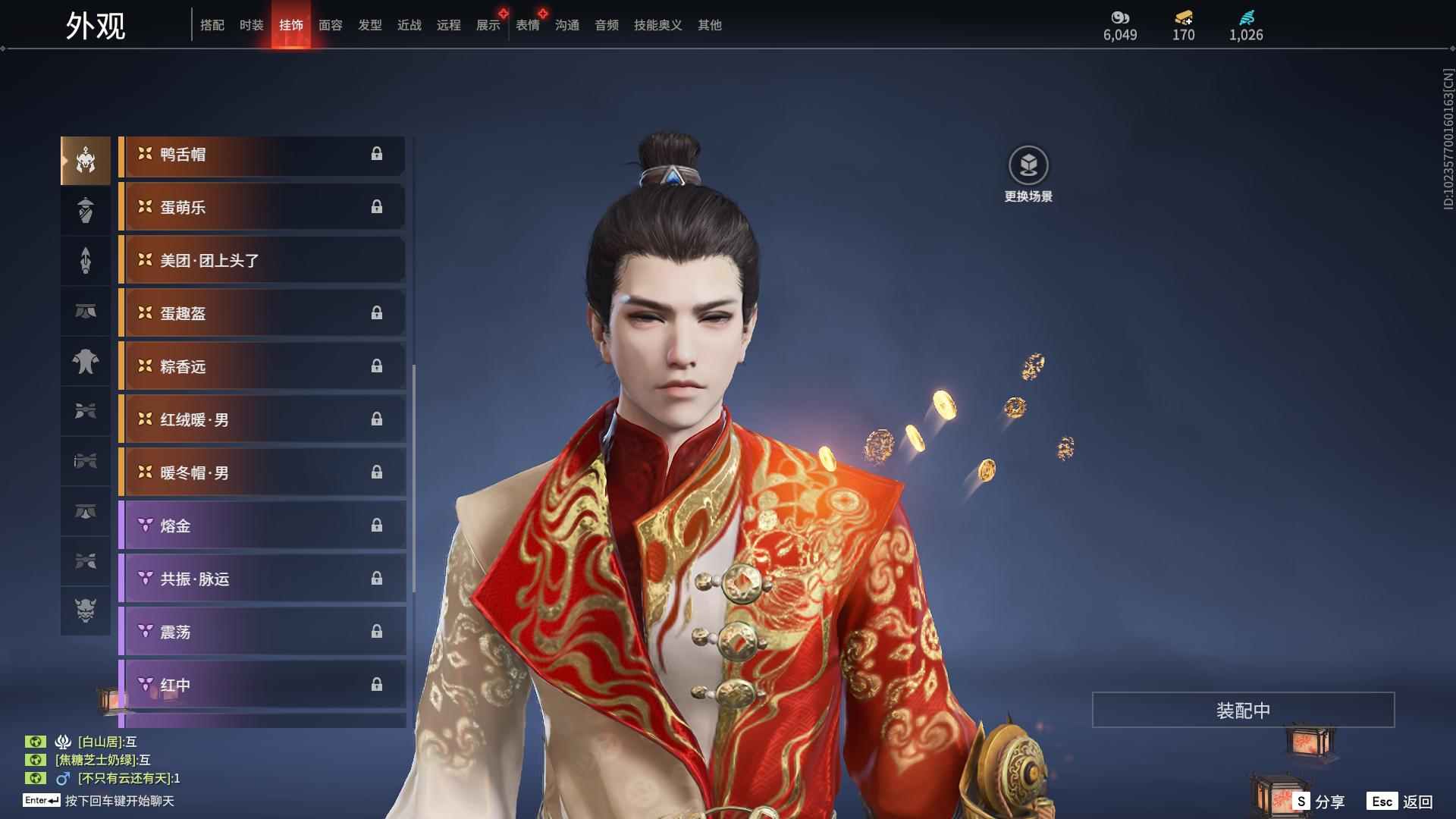Click the 分享 share button
Screen dimensions: 1456x819
1323,800
